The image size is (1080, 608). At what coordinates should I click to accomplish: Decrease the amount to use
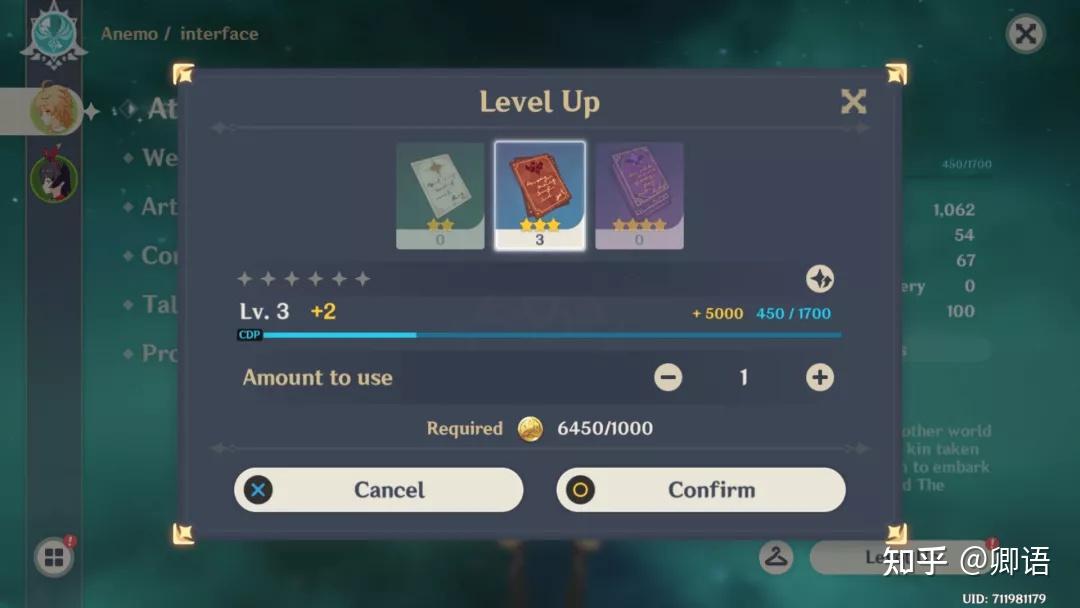668,377
